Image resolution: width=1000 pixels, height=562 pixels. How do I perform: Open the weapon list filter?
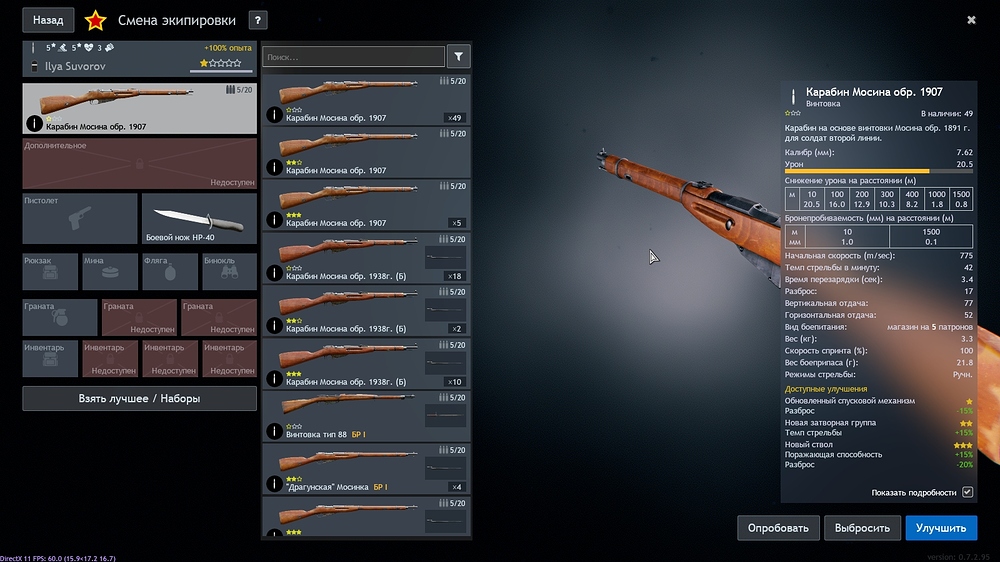[458, 57]
